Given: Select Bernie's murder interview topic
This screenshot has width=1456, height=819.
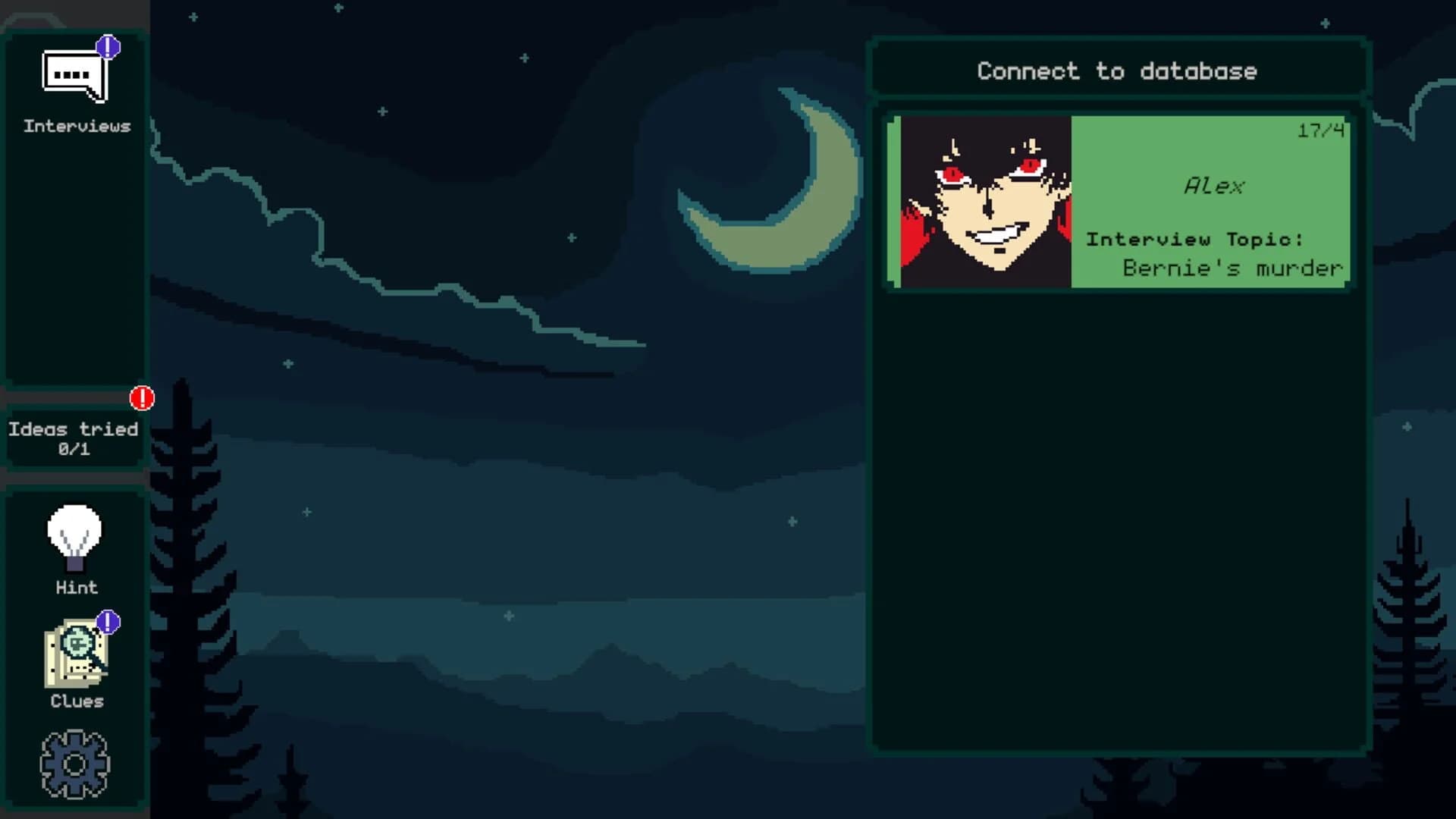Looking at the screenshot, I should (x=1232, y=267).
